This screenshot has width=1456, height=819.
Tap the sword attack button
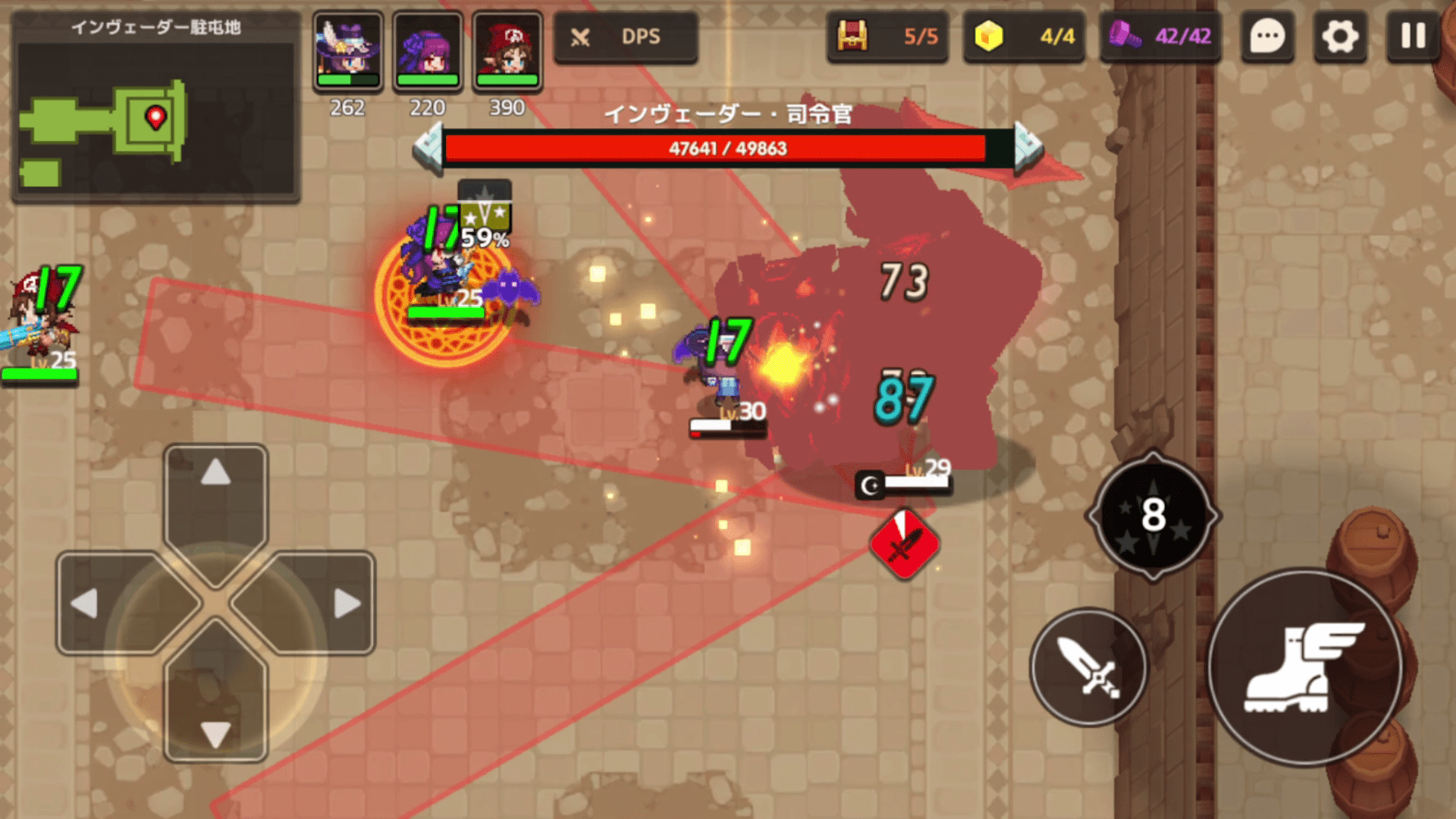click(1089, 667)
